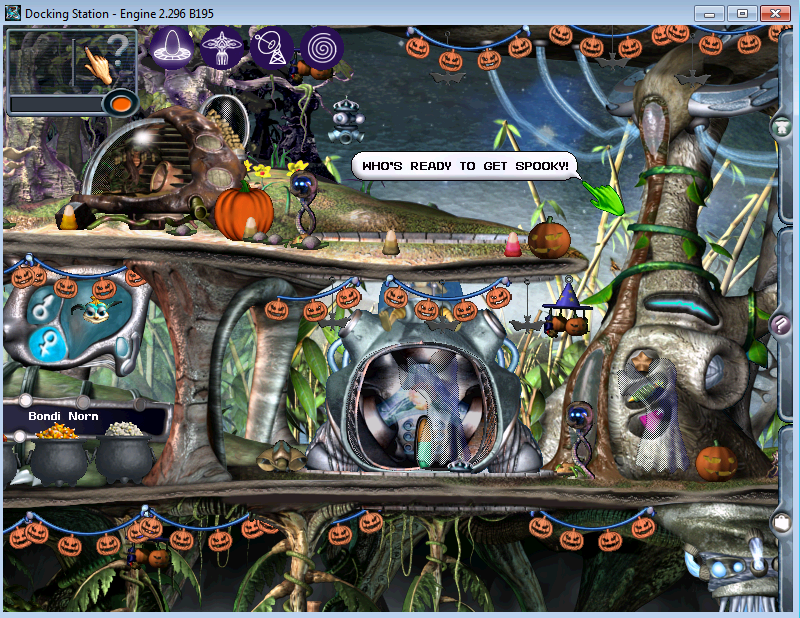Open the purple winged creature icon
Image resolution: width=800 pixels, height=618 pixels.
tap(221, 47)
